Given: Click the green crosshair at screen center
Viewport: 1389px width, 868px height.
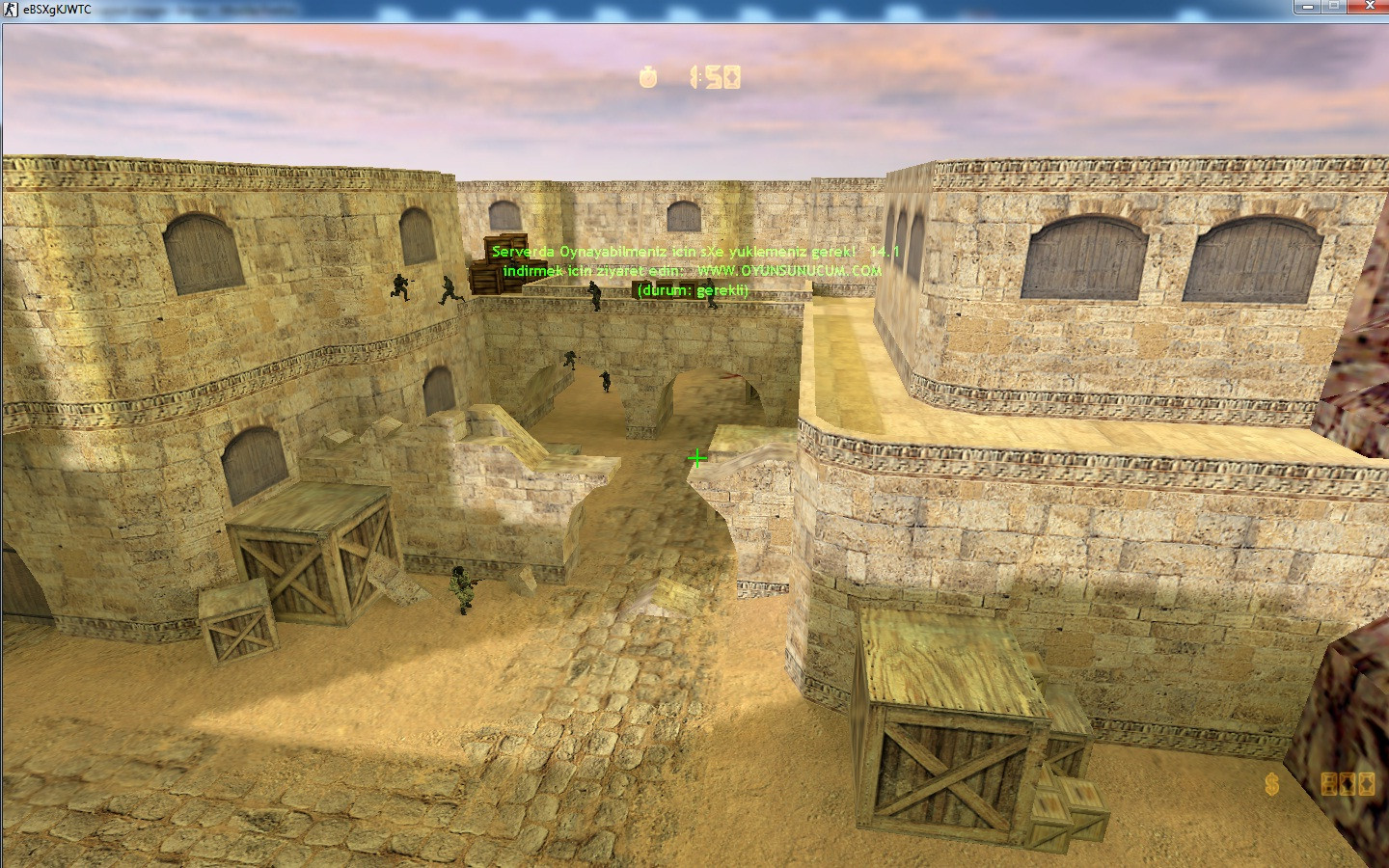Looking at the screenshot, I should [x=698, y=457].
